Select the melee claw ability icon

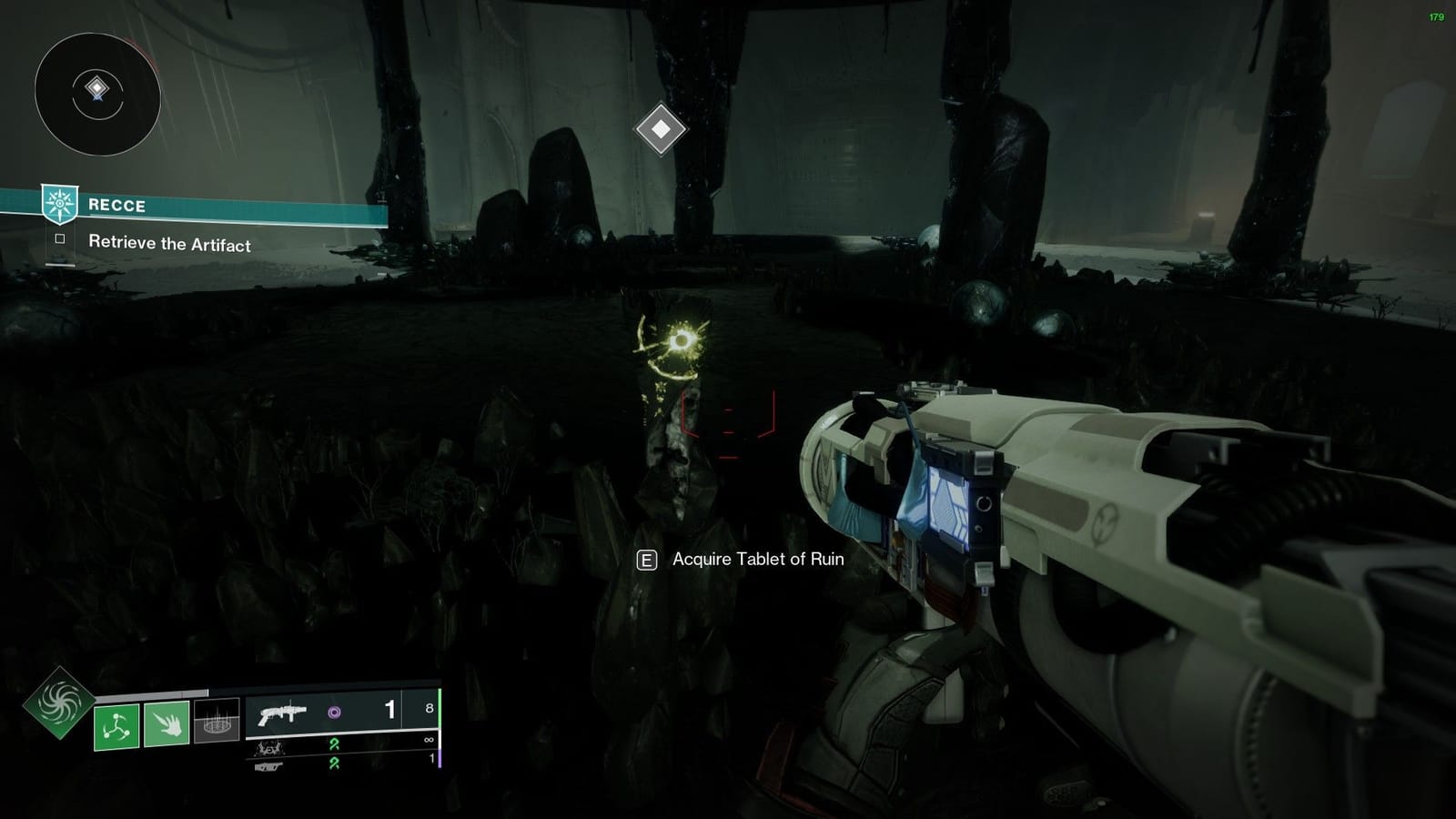click(x=166, y=723)
